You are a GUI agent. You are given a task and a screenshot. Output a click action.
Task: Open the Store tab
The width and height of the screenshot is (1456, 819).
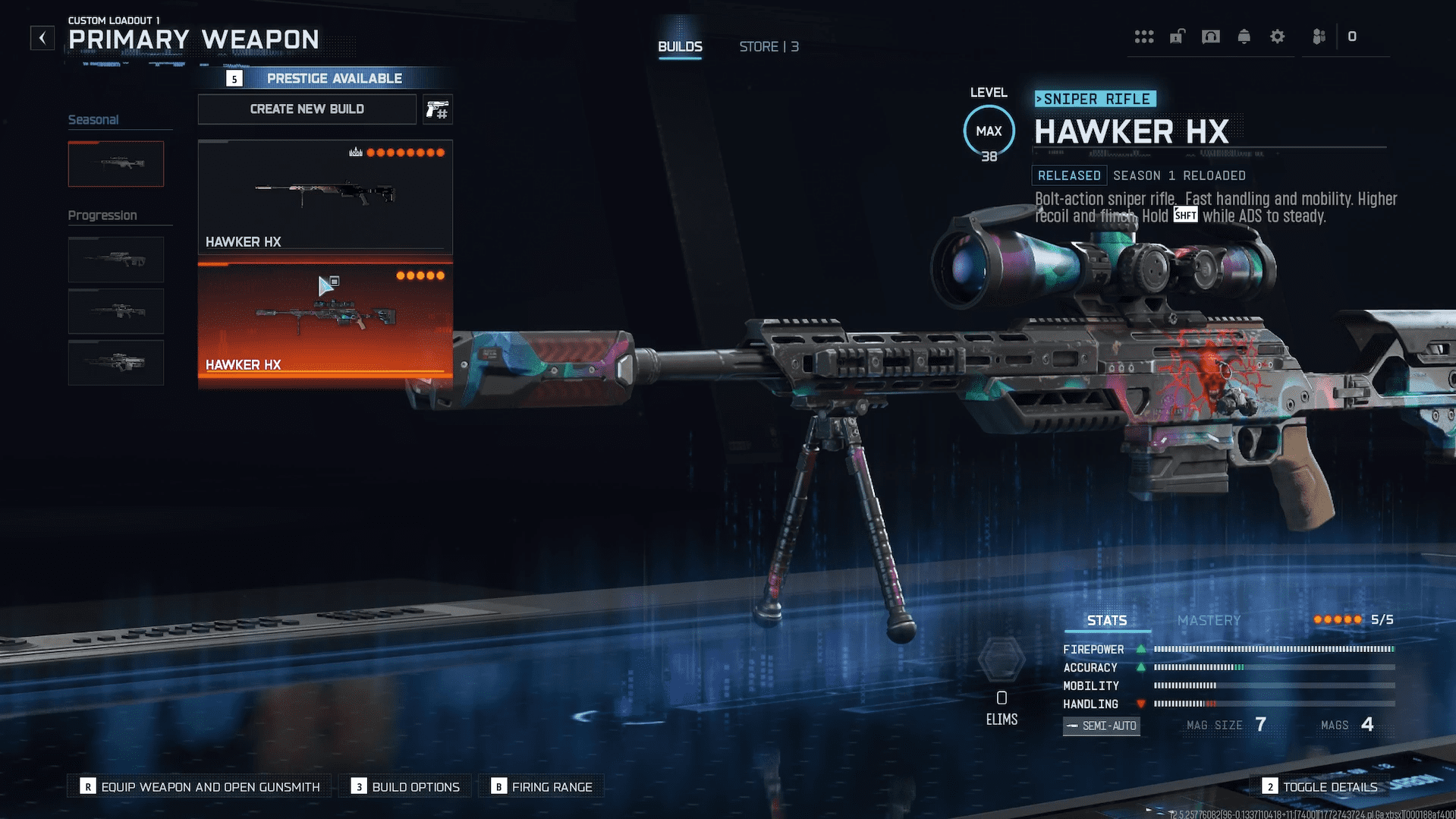tap(769, 46)
